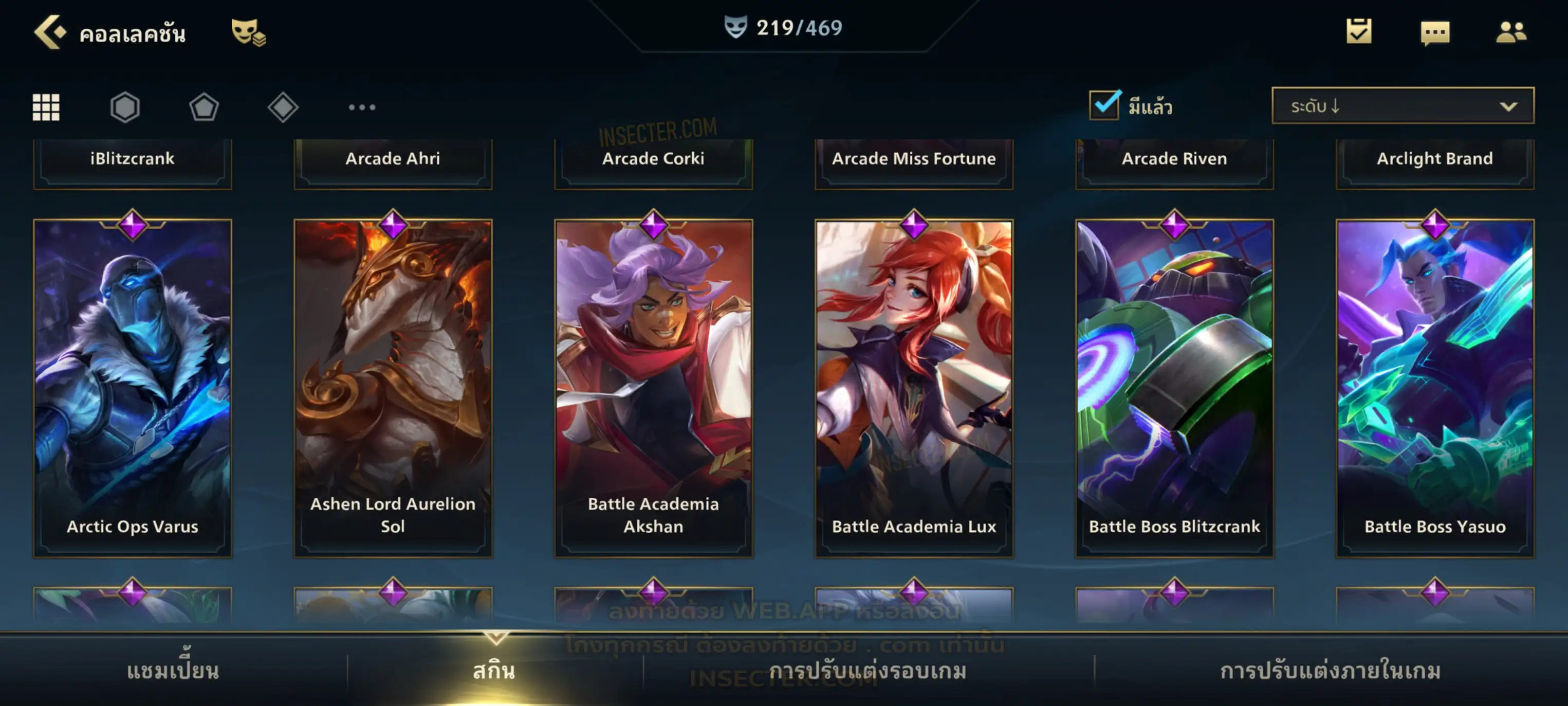Show all skins with the grid filter
The image size is (1568, 706).
point(46,107)
